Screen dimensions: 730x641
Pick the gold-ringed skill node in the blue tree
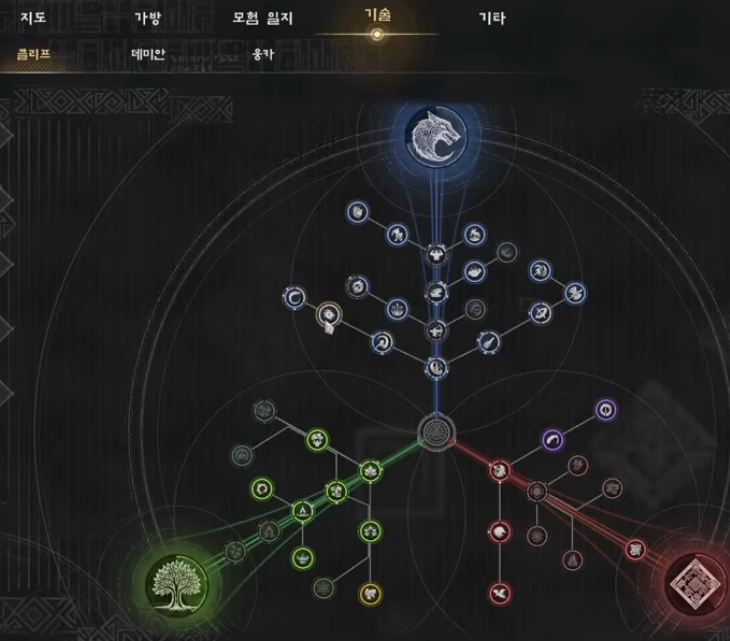pyautogui.click(x=327, y=317)
